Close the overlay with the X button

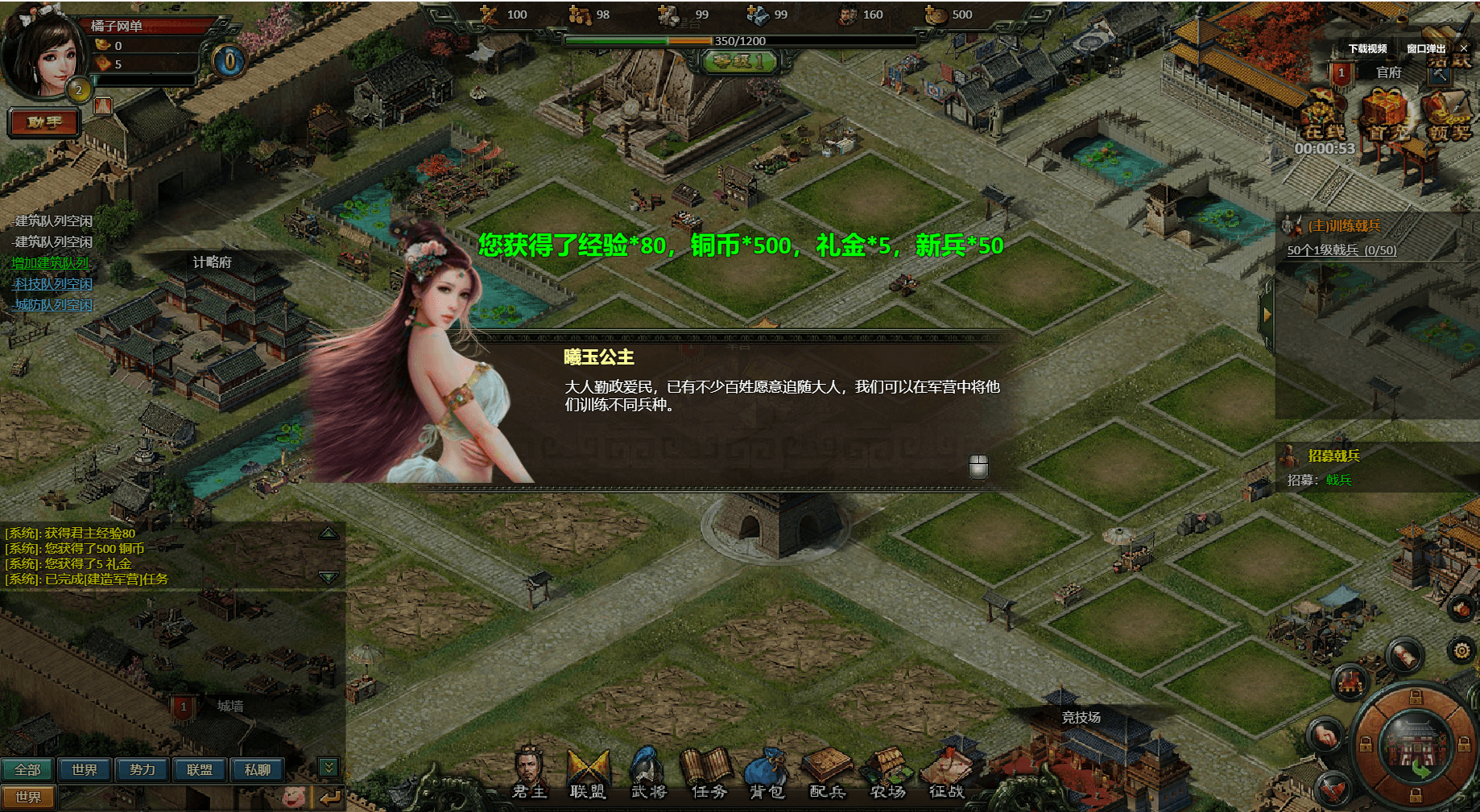coord(1464,49)
